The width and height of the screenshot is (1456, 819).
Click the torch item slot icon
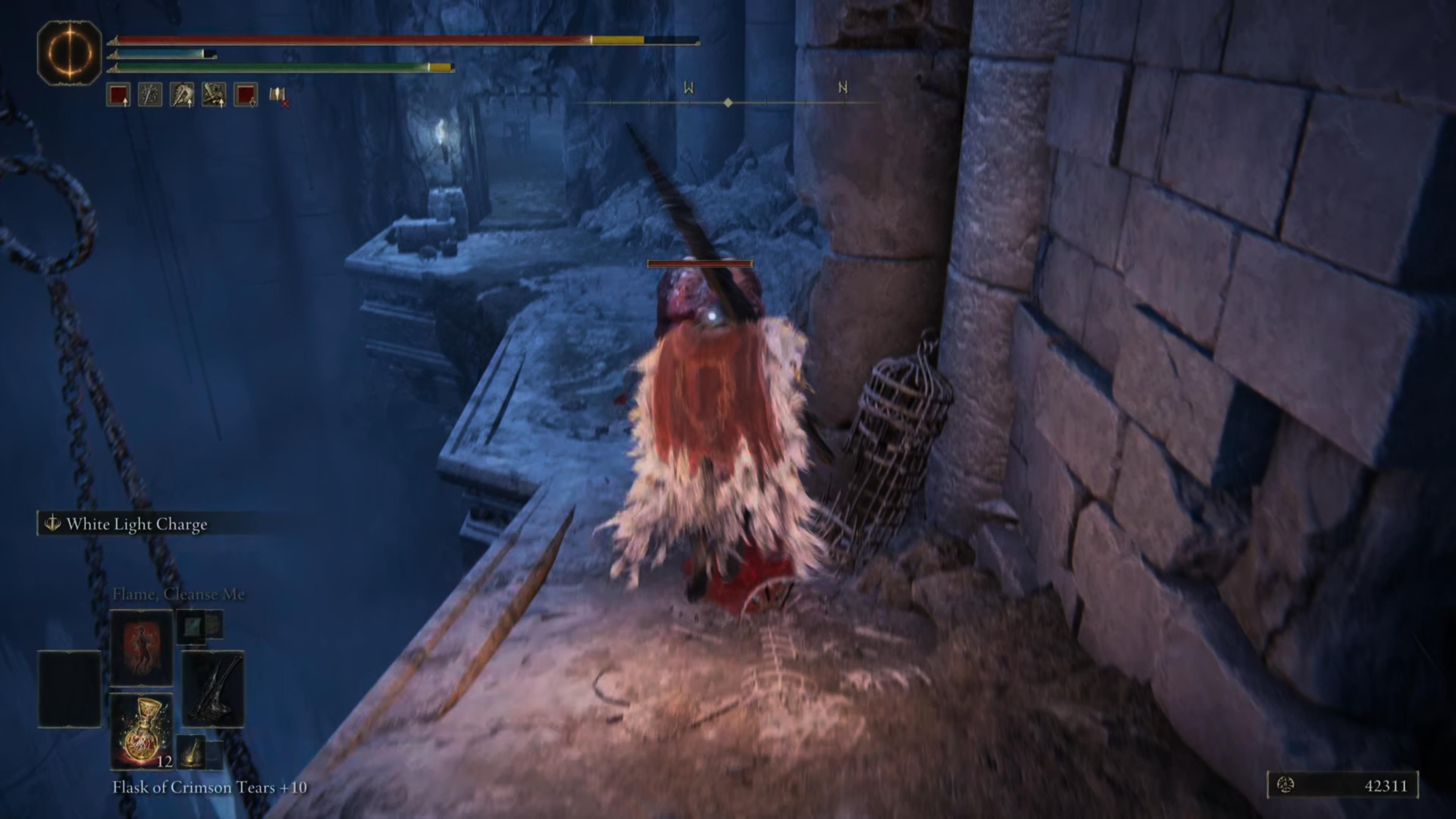[x=190, y=751]
